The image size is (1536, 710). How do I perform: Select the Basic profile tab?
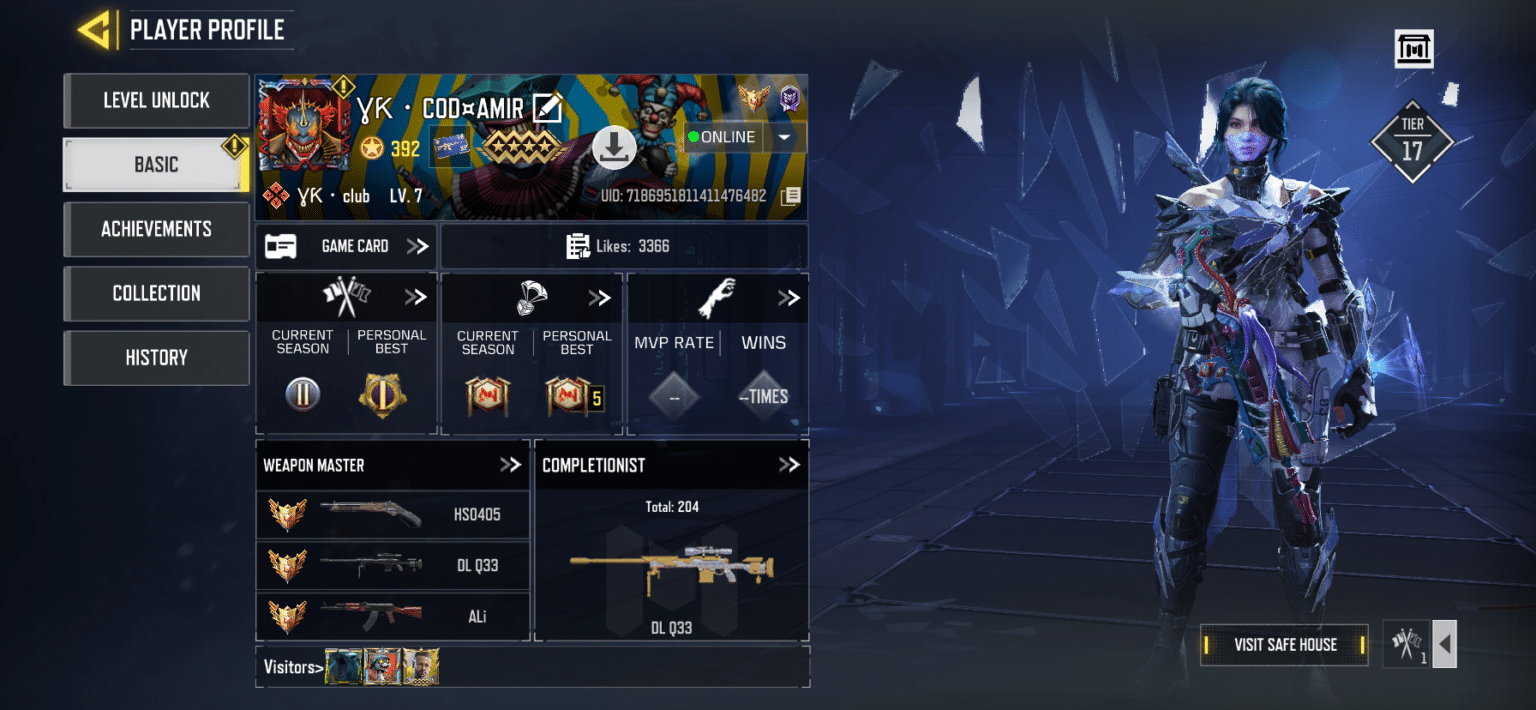point(156,165)
